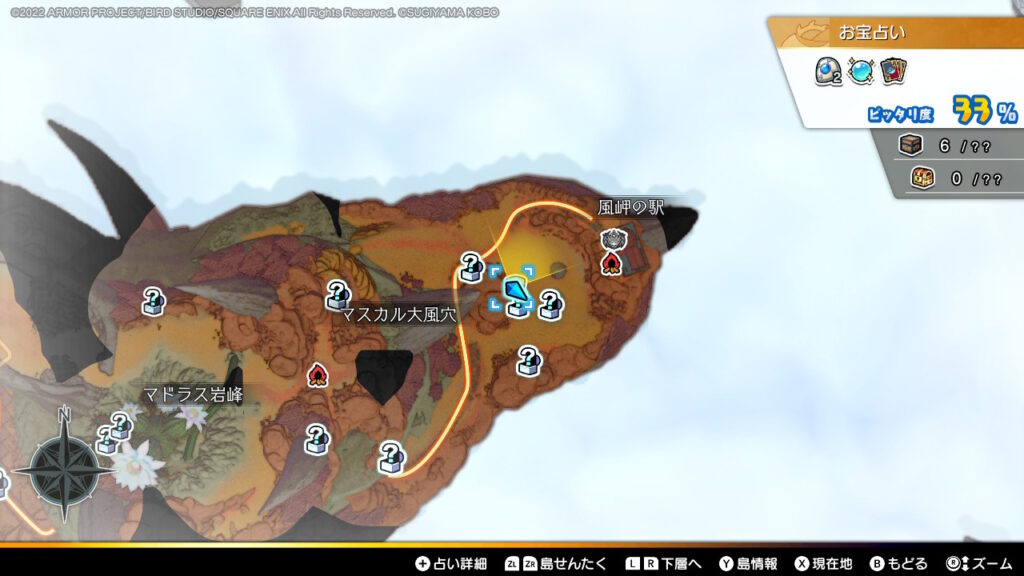Select the tarot cards fortune icon

(x=894, y=71)
